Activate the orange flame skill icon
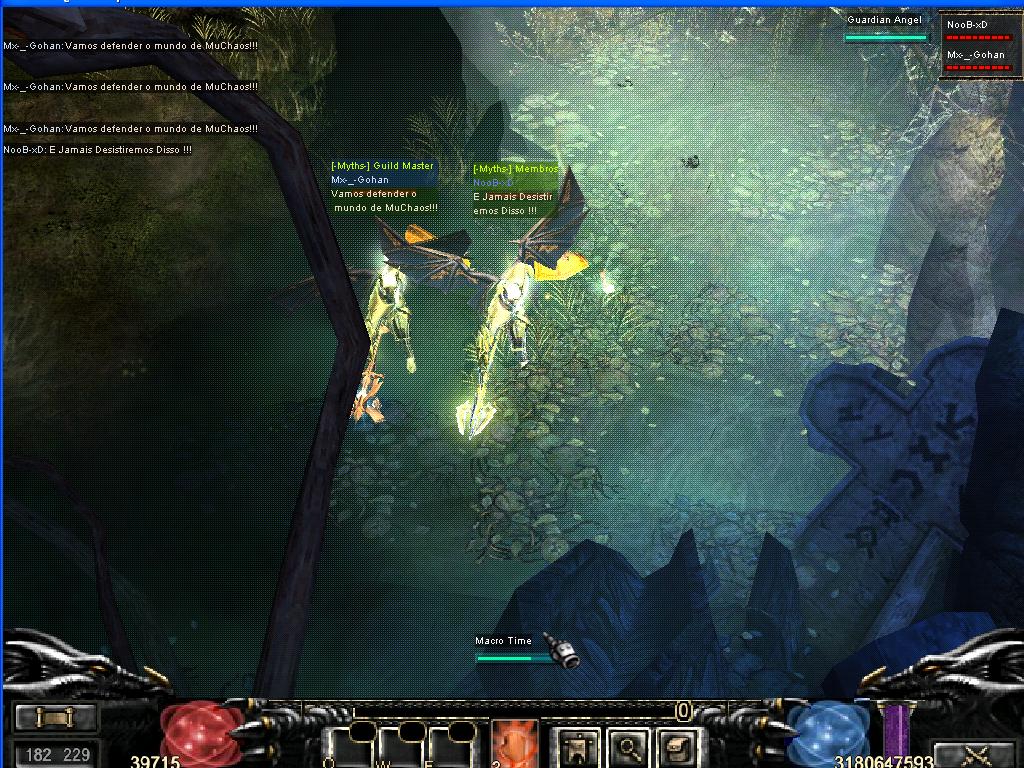The width and height of the screenshot is (1024, 768). pyautogui.click(x=514, y=745)
